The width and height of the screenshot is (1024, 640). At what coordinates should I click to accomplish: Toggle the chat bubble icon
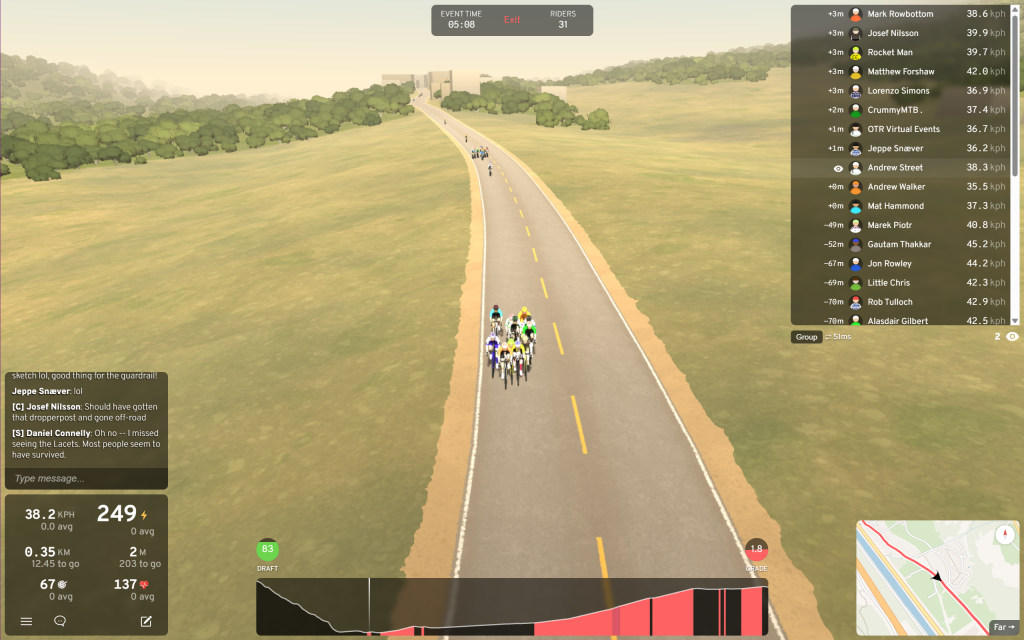[x=60, y=621]
